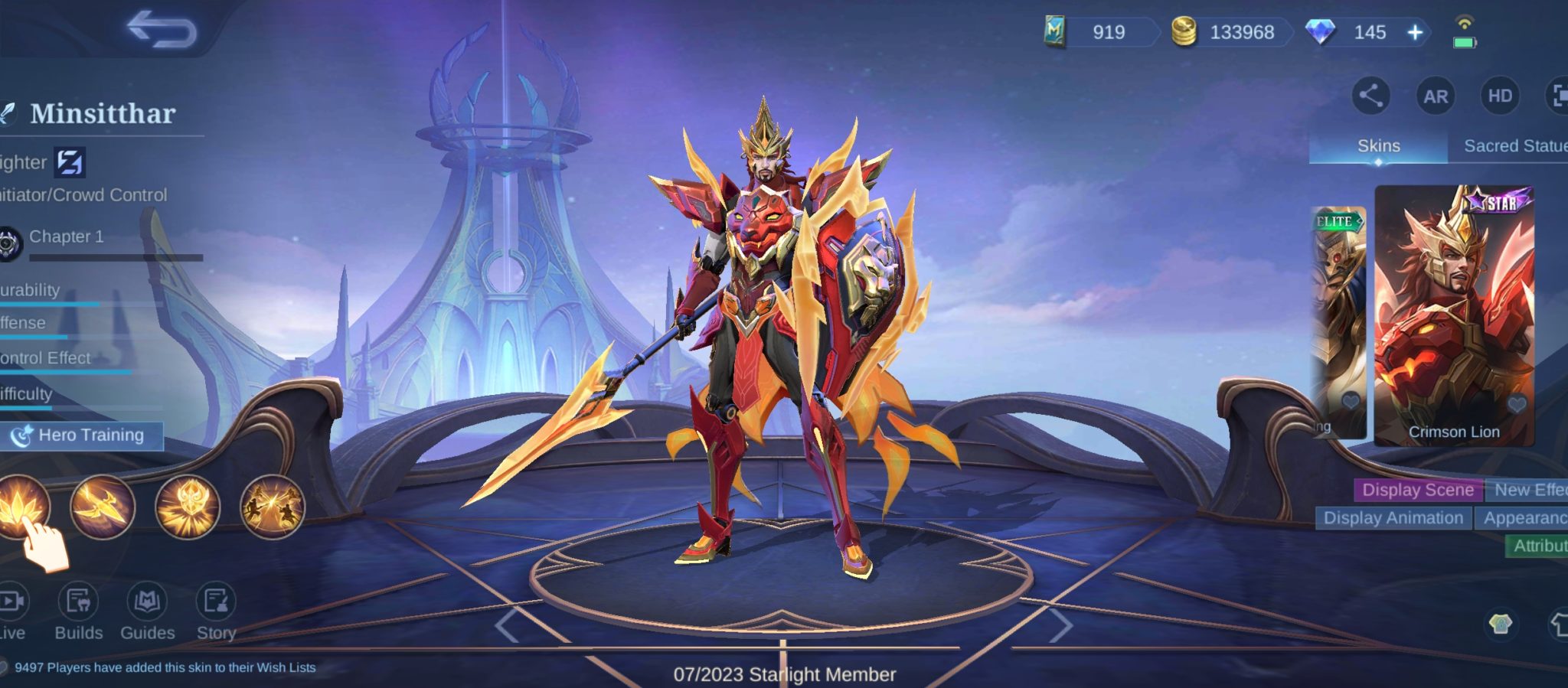Open the share button
This screenshot has height=688, width=1568.
click(1370, 96)
